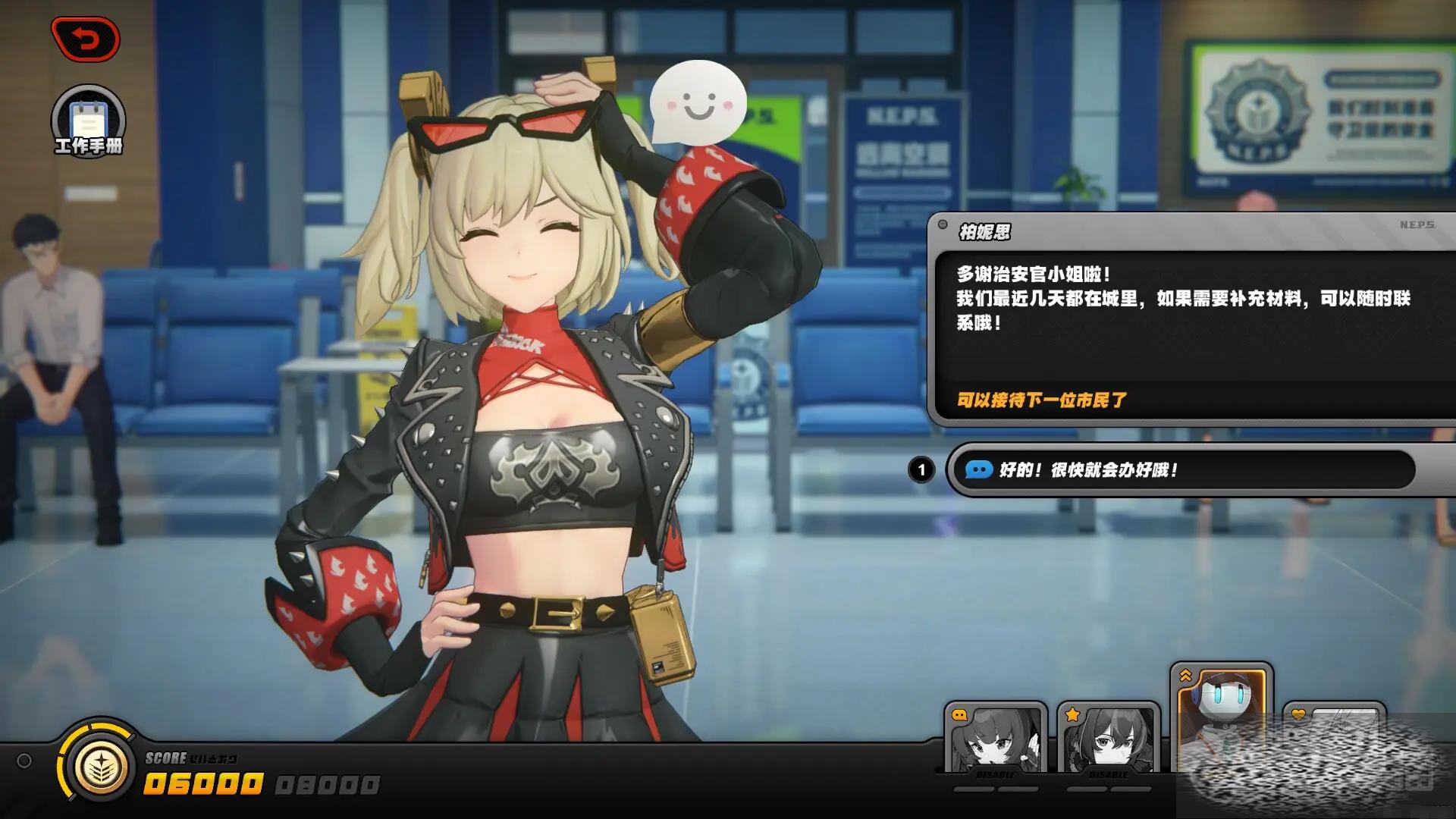Click 柏妮思's dialogue box to continue
1456x819 pixels.
tap(1191, 318)
